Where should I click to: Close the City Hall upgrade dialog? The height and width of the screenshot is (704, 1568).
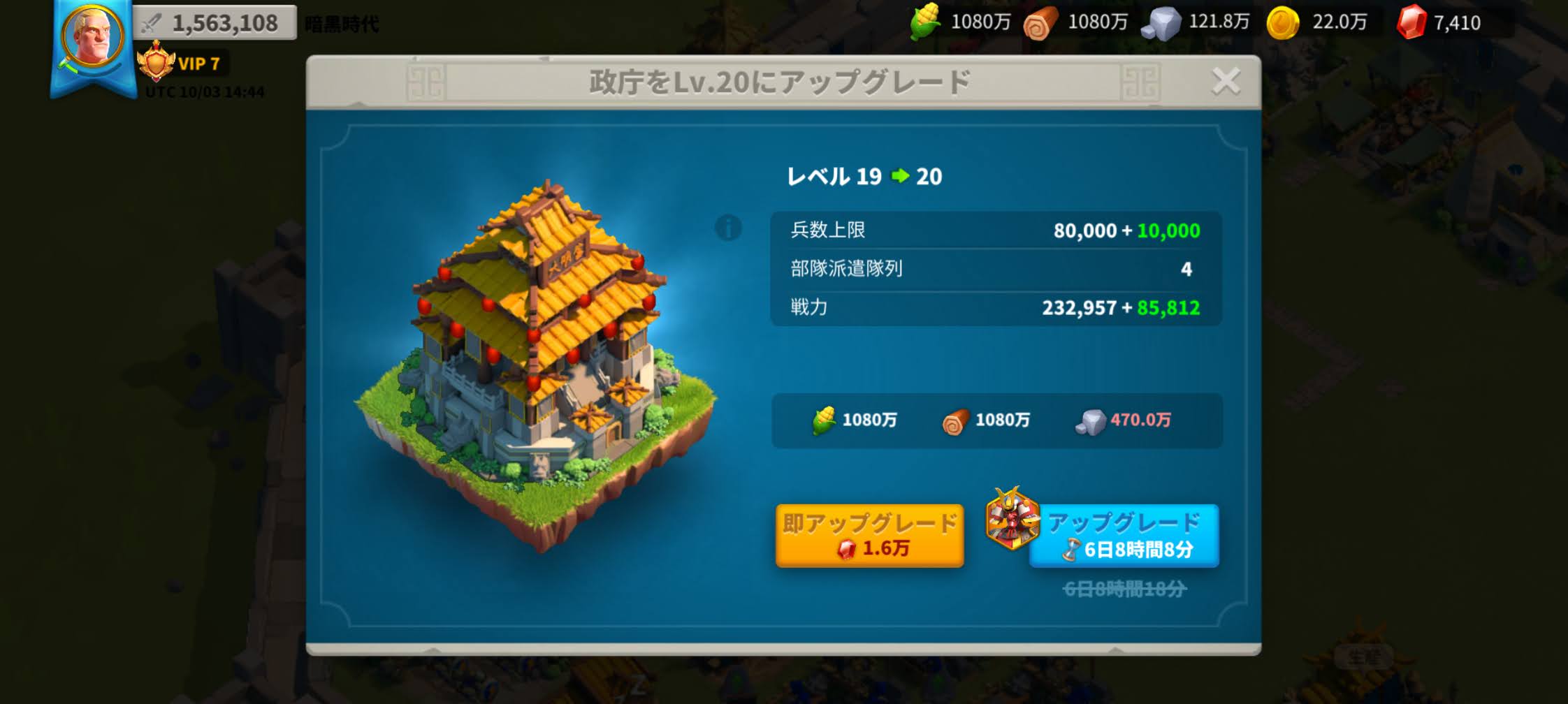(x=1226, y=82)
